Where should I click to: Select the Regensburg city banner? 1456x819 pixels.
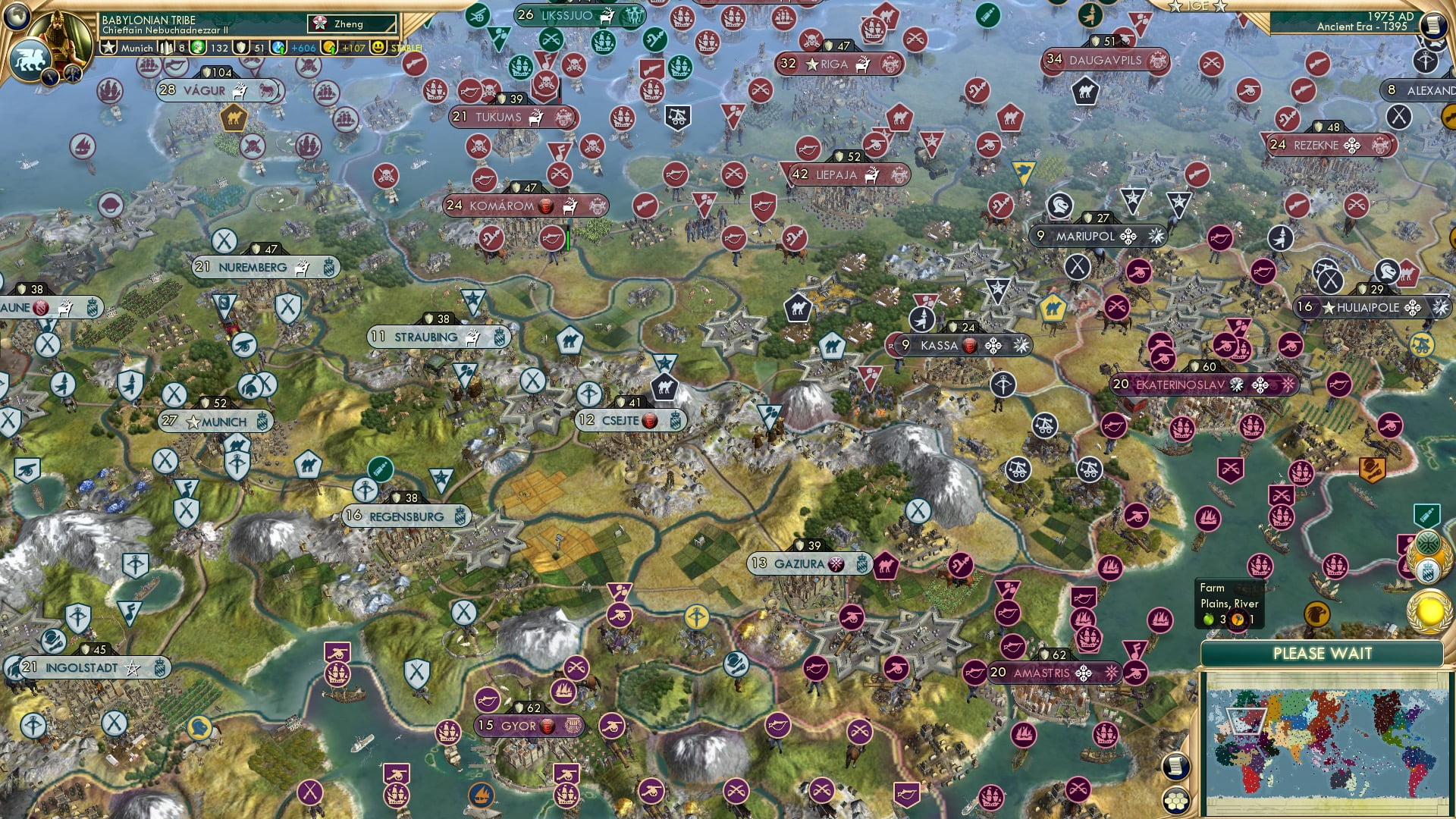coord(406,515)
